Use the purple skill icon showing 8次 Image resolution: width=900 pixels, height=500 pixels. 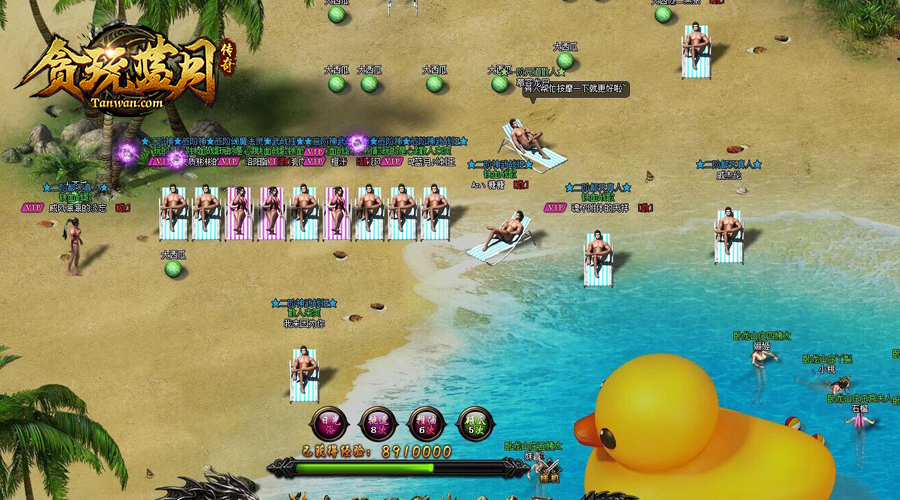[378, 424]
